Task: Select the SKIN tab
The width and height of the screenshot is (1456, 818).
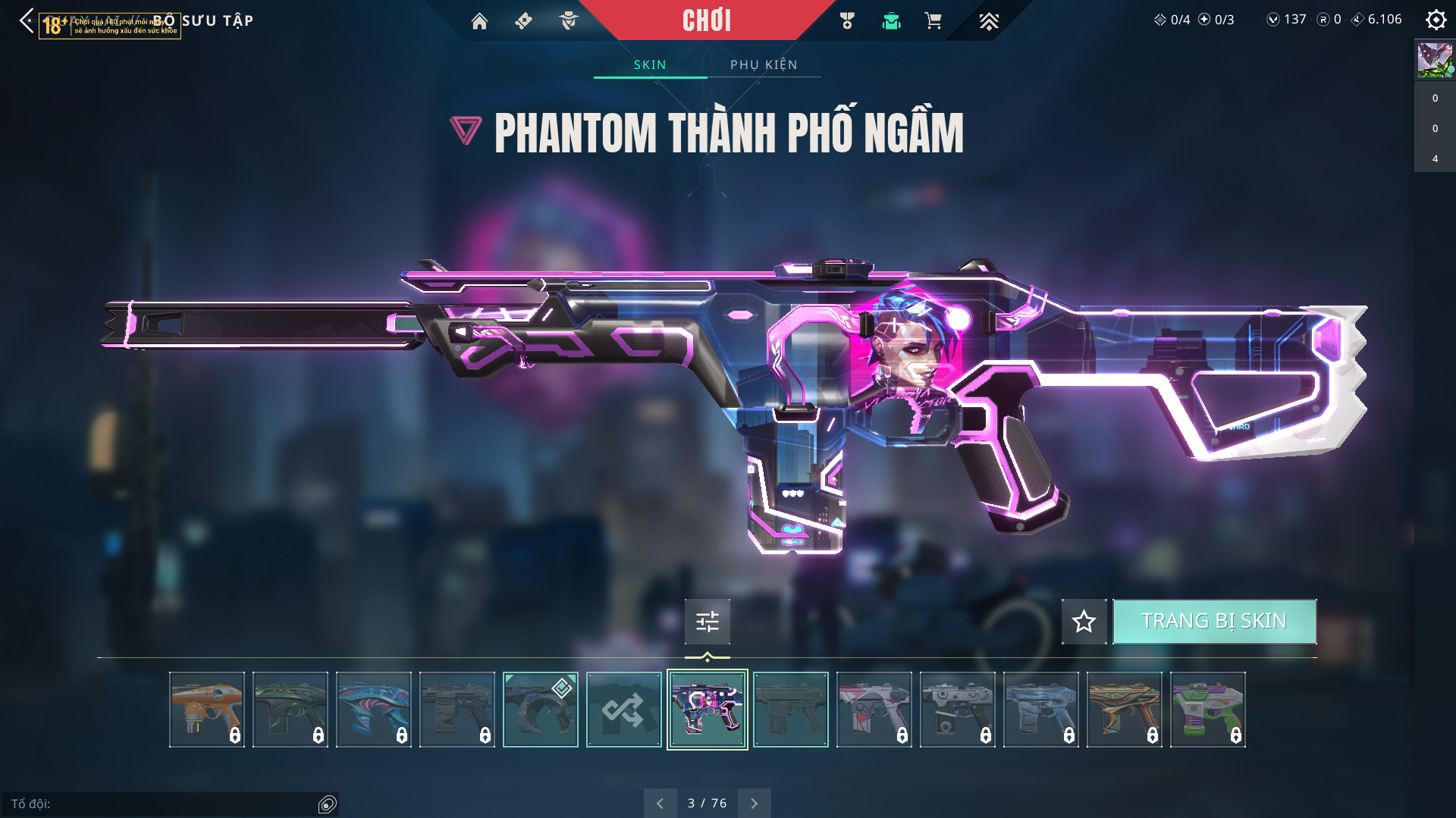Action: click(x=650, y=65)
